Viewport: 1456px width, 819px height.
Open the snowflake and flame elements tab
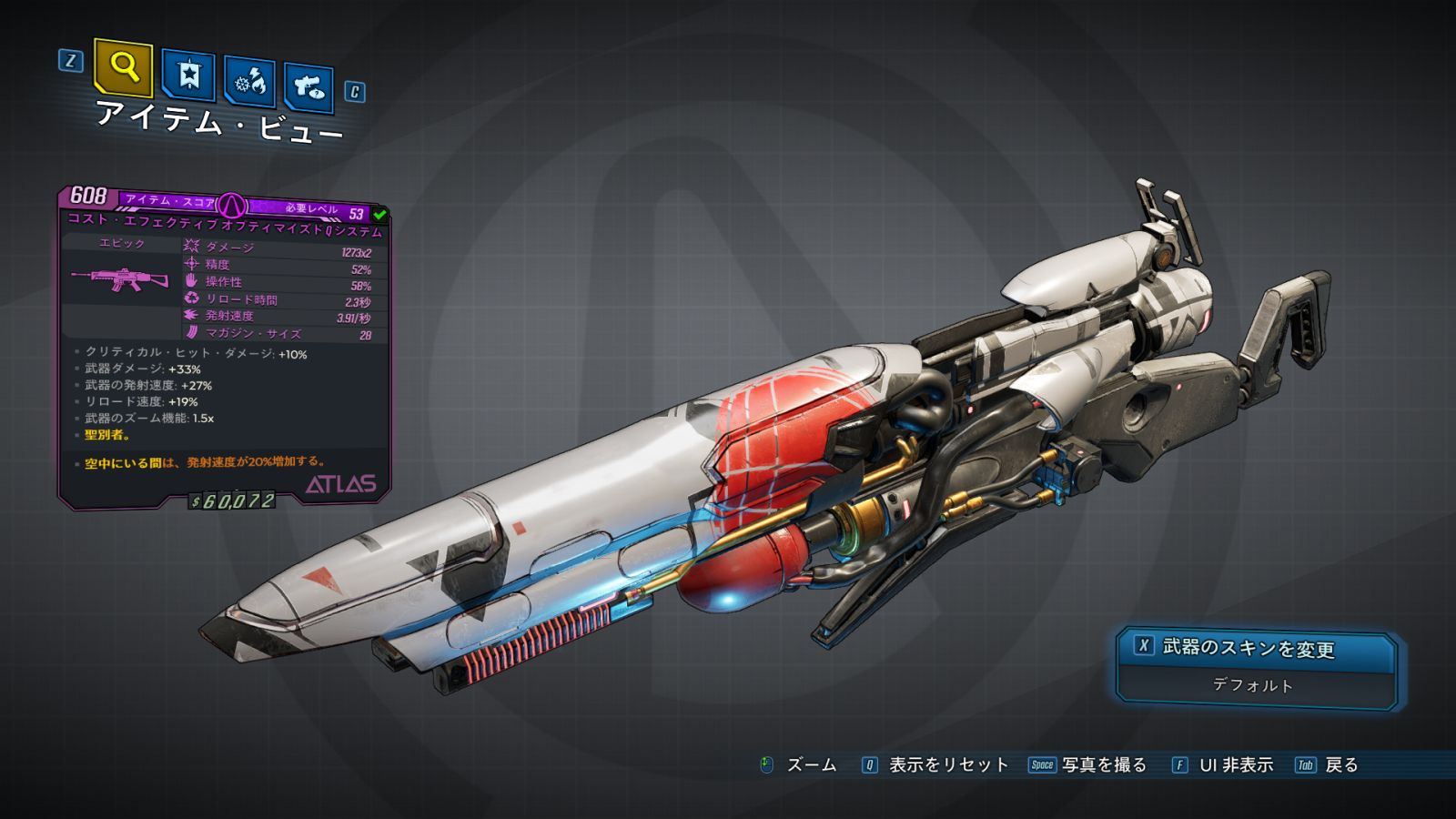[x=249, y=82]
